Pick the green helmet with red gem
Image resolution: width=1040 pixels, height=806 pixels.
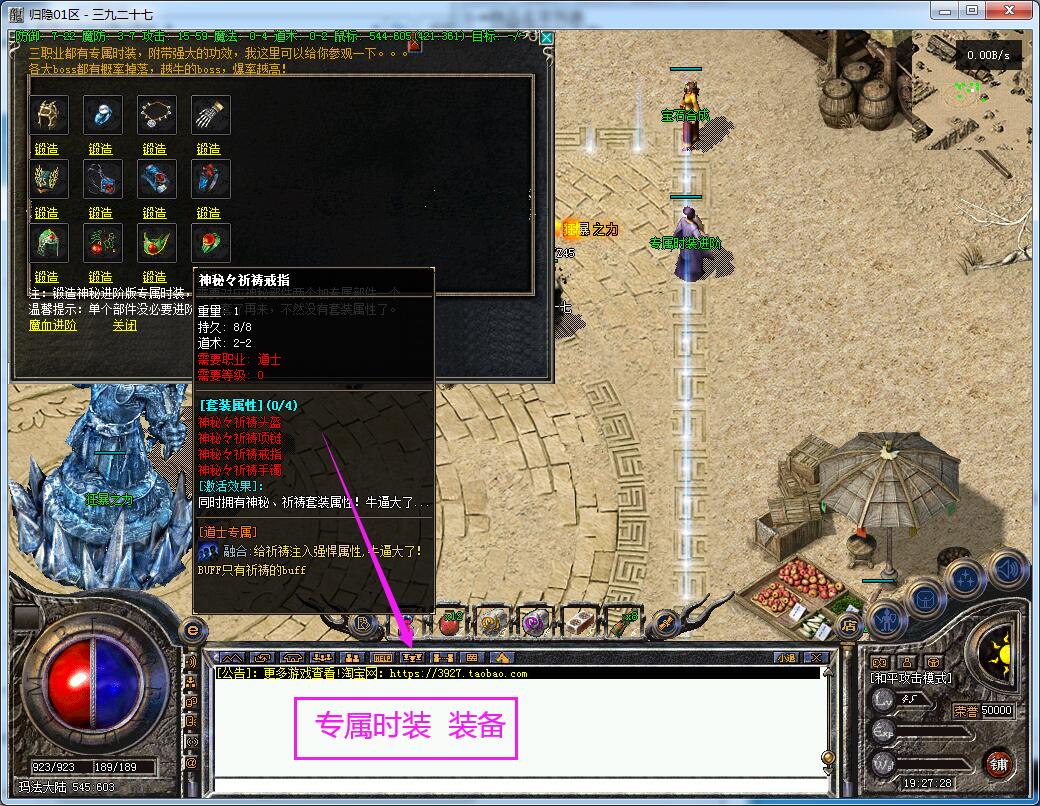(48, 243)
